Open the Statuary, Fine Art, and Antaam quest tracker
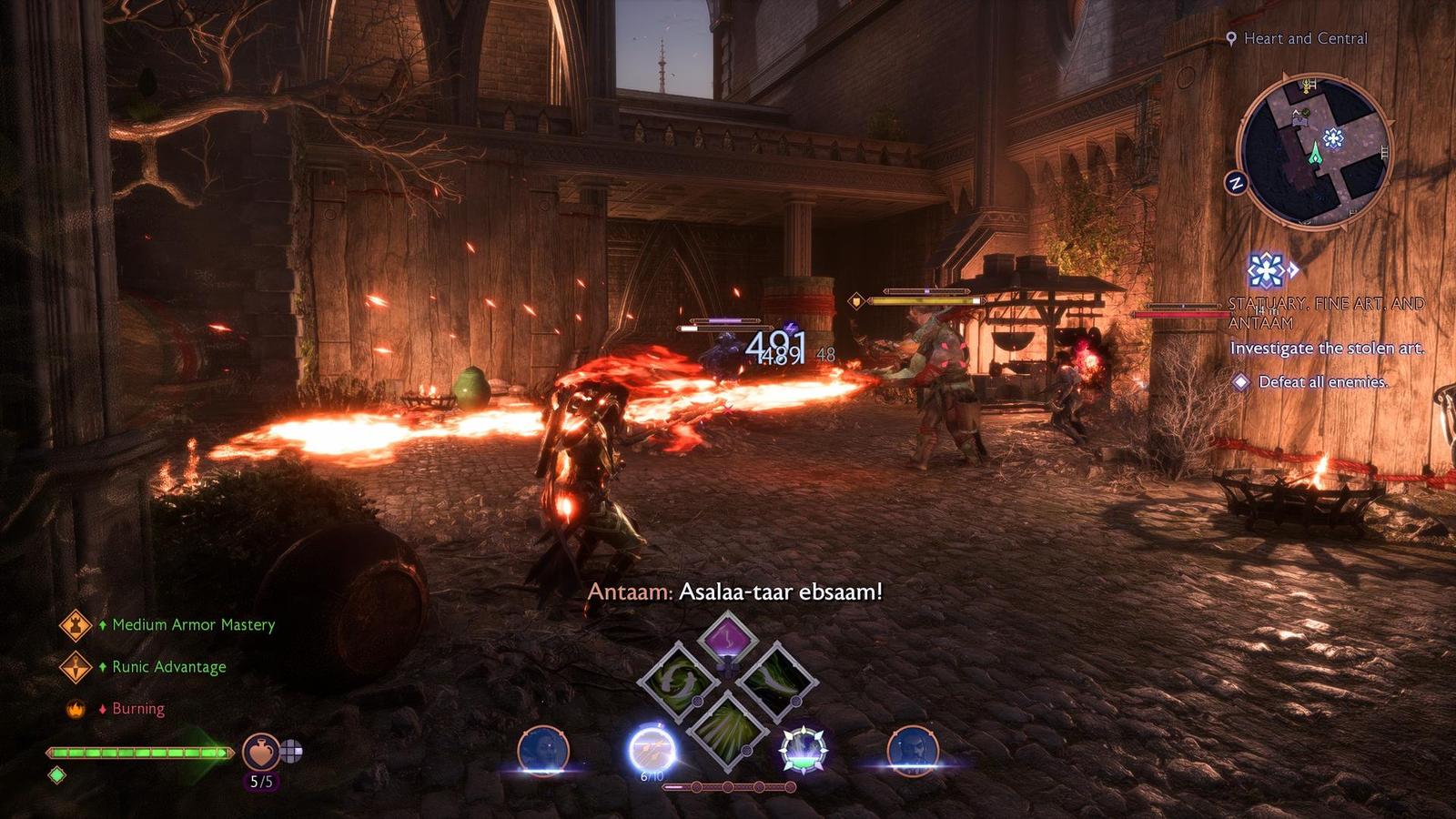 tap(1326, 312)
